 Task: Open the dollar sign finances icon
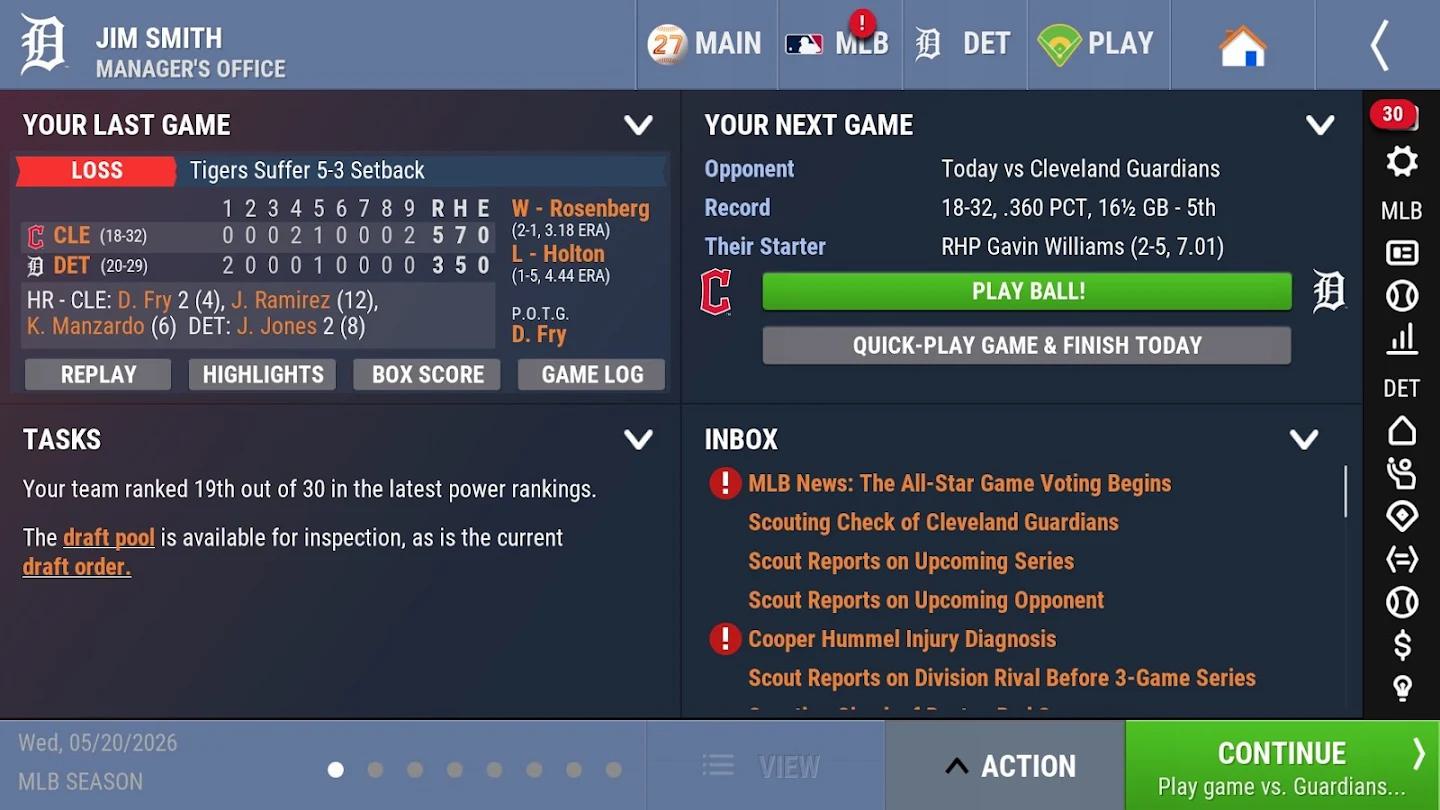coord(1402,646)
